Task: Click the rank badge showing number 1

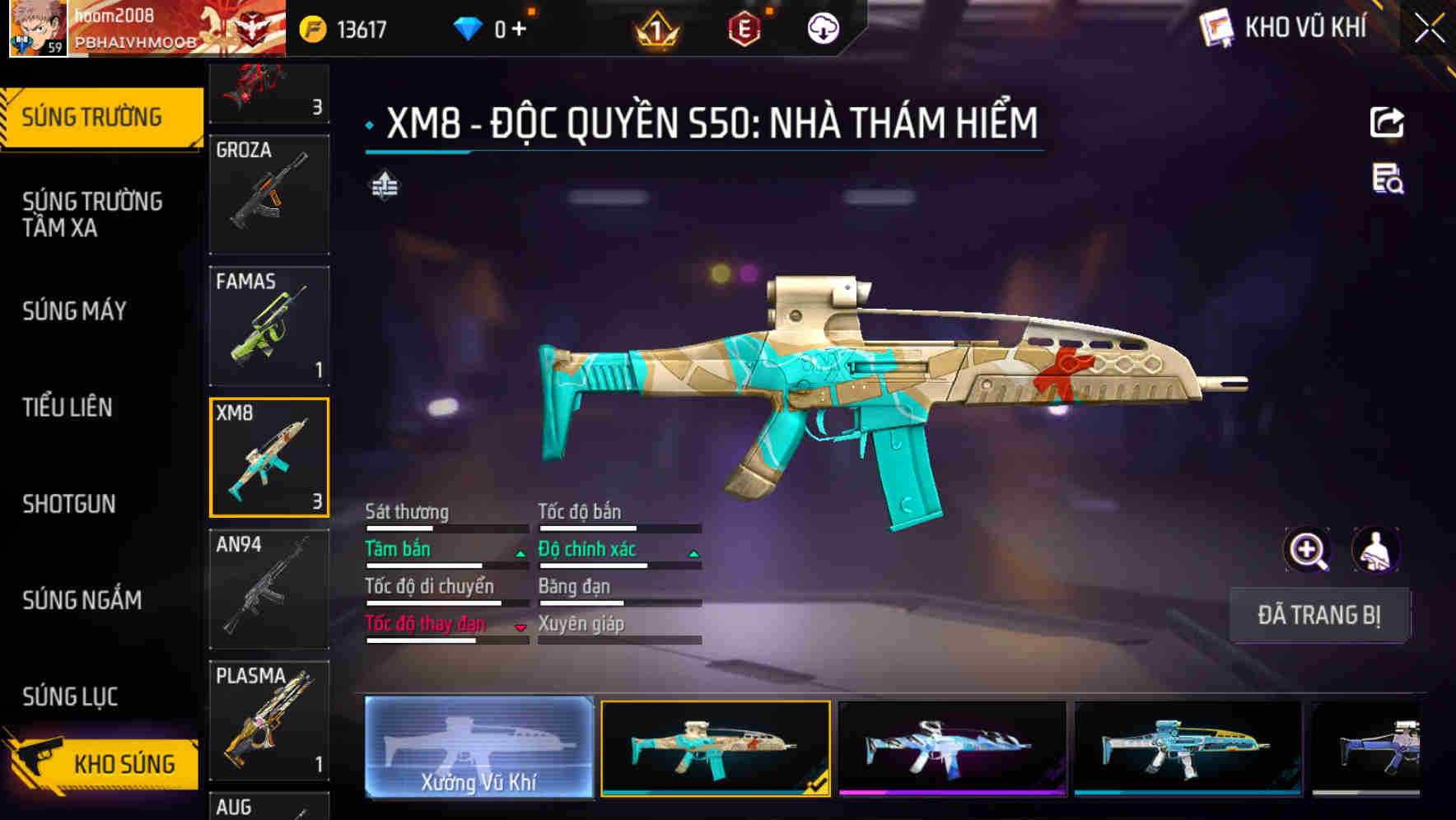Action: pyautogui.click(x=655, y=27)
